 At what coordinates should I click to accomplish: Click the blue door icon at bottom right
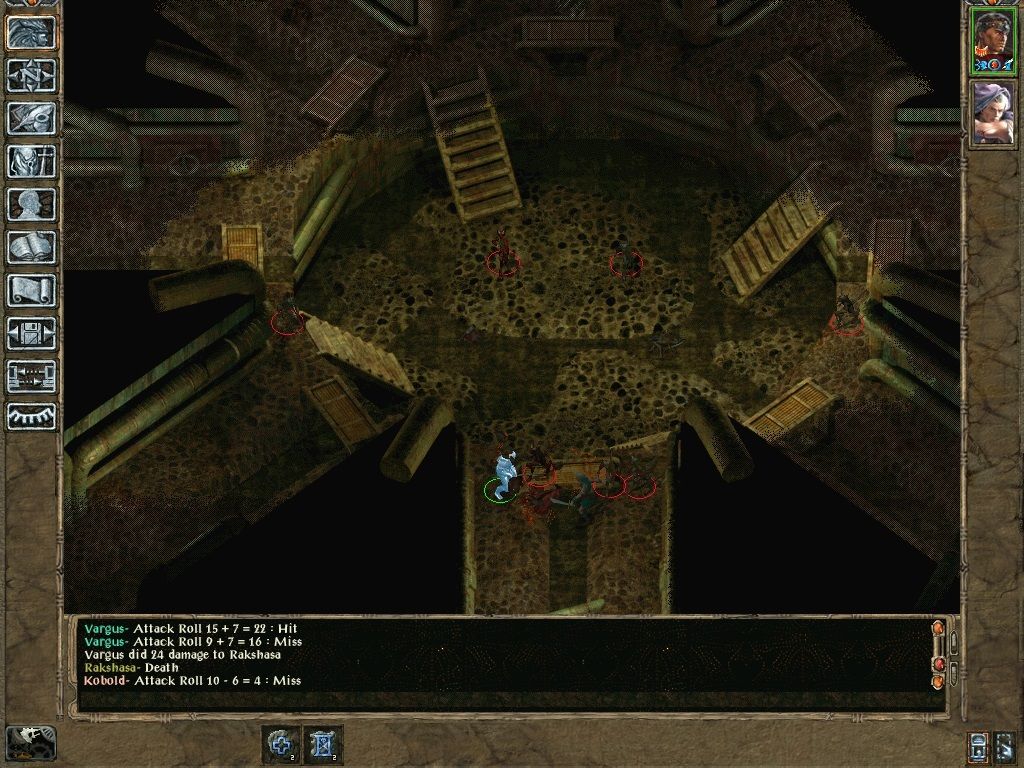[x=979, y=746]
